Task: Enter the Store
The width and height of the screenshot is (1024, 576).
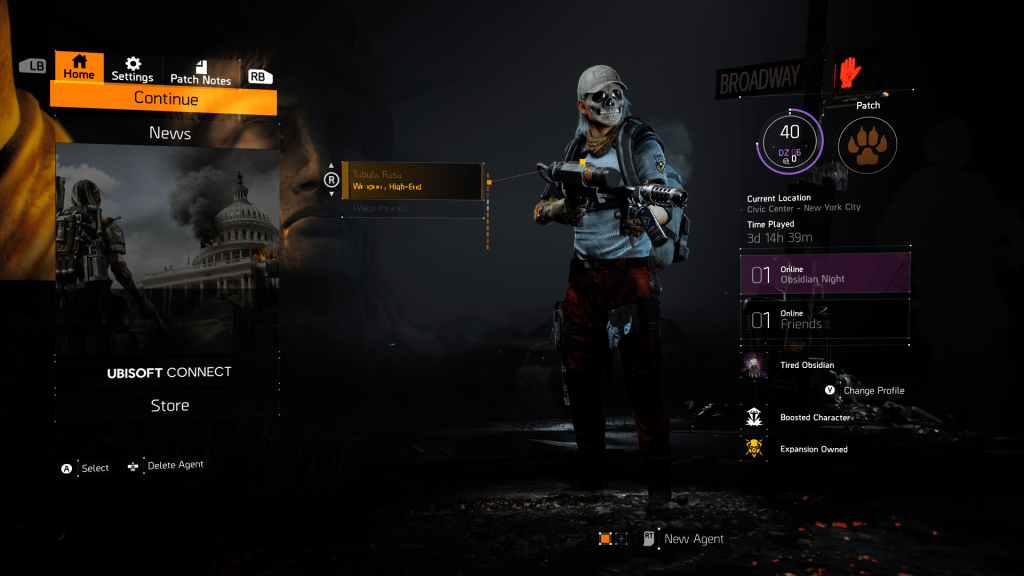Action: click(169, 405)
